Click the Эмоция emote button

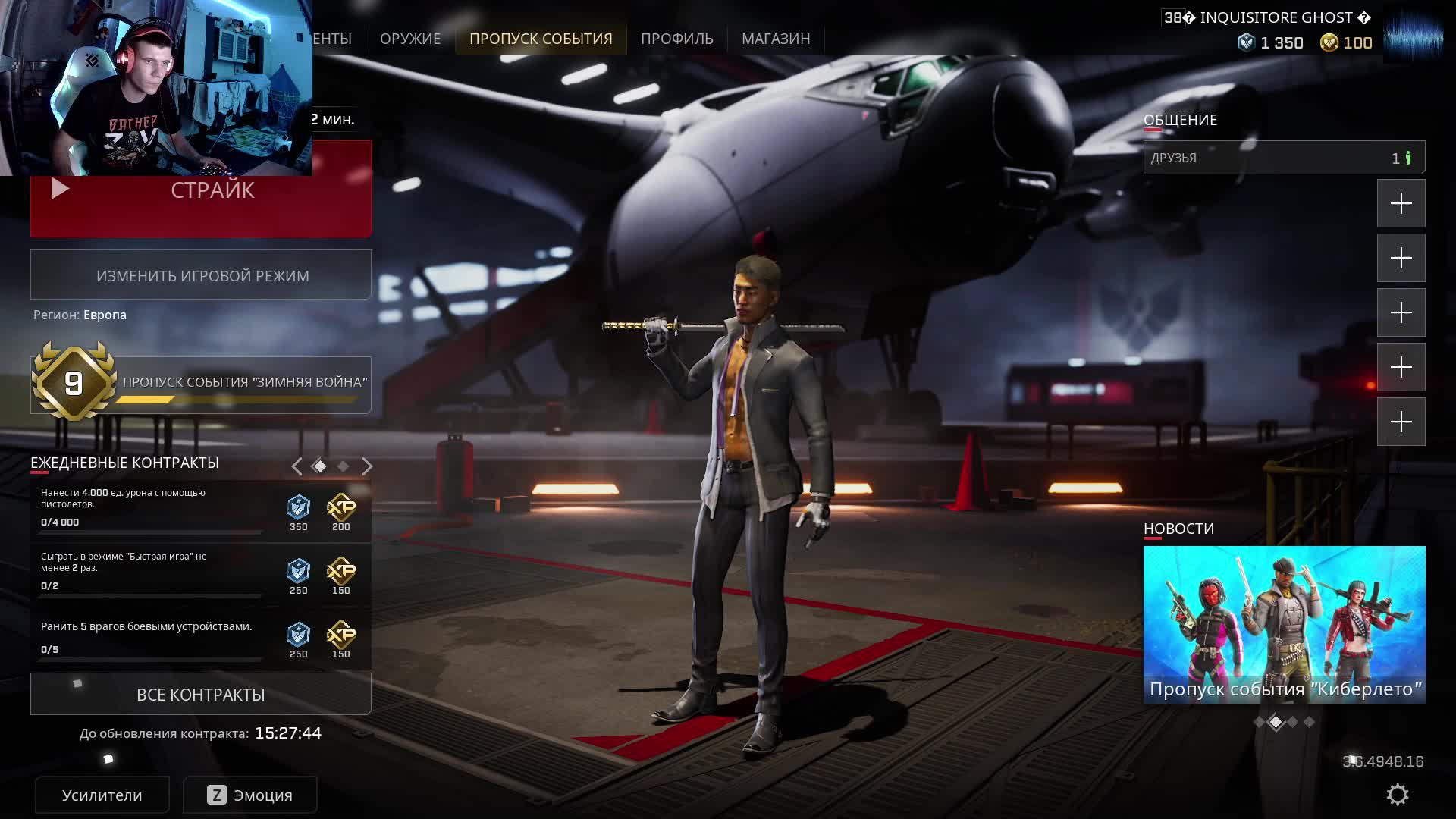pos(250,795)
